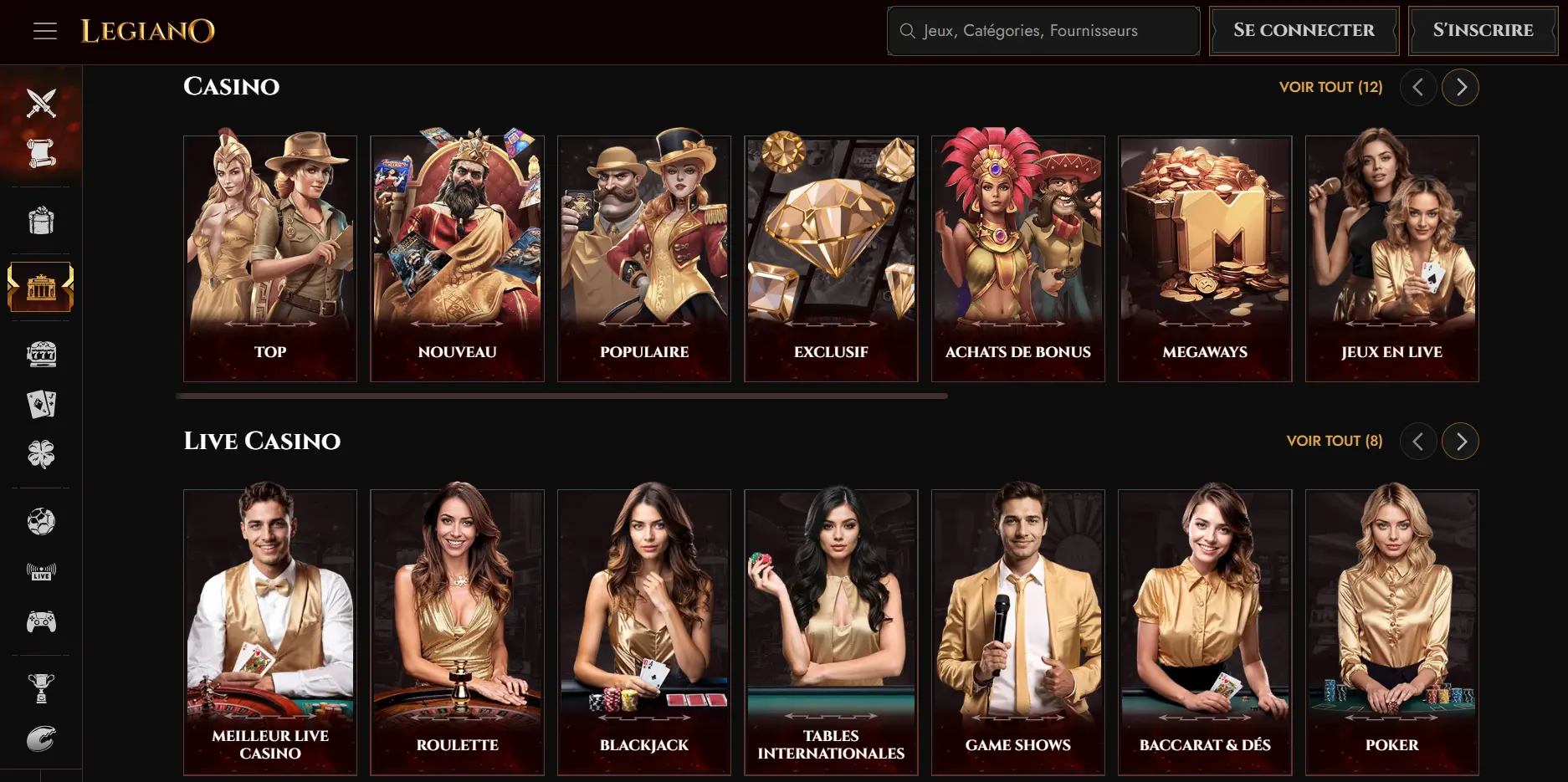Open sports betting via the soccer ball icon
The width and height of the screenshot is (1568, 782).
[x=40, y=520]
